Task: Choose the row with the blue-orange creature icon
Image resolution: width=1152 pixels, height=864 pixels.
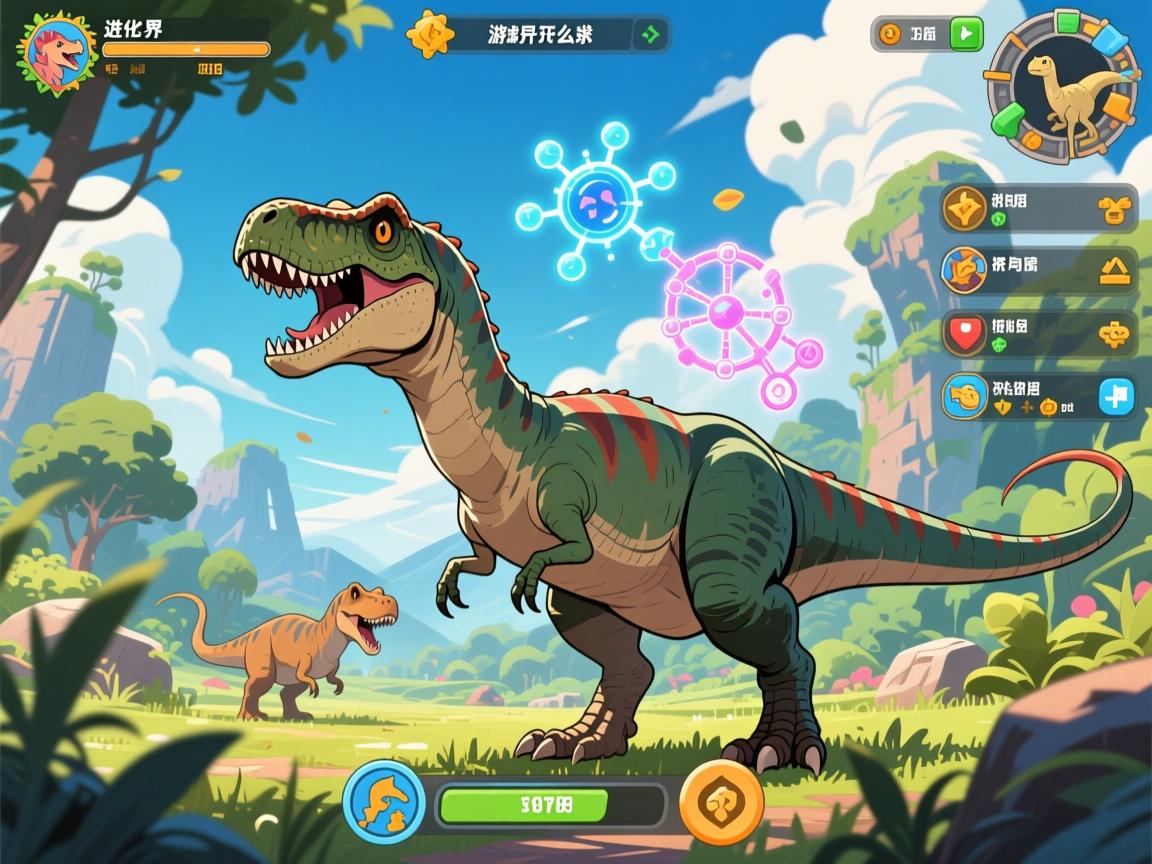Action: click(x=1038, y=271)
